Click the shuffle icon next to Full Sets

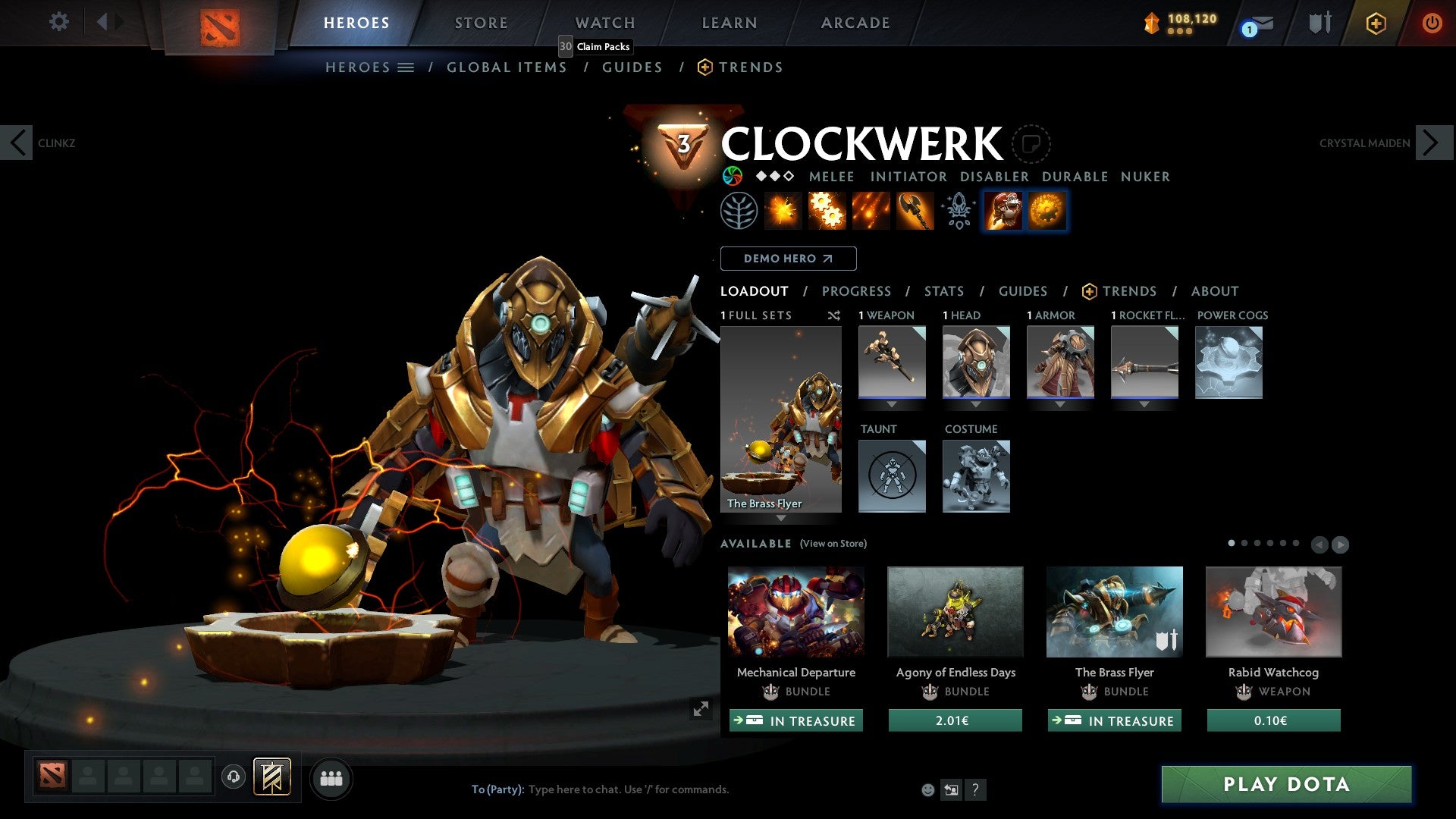coord(833,315)
